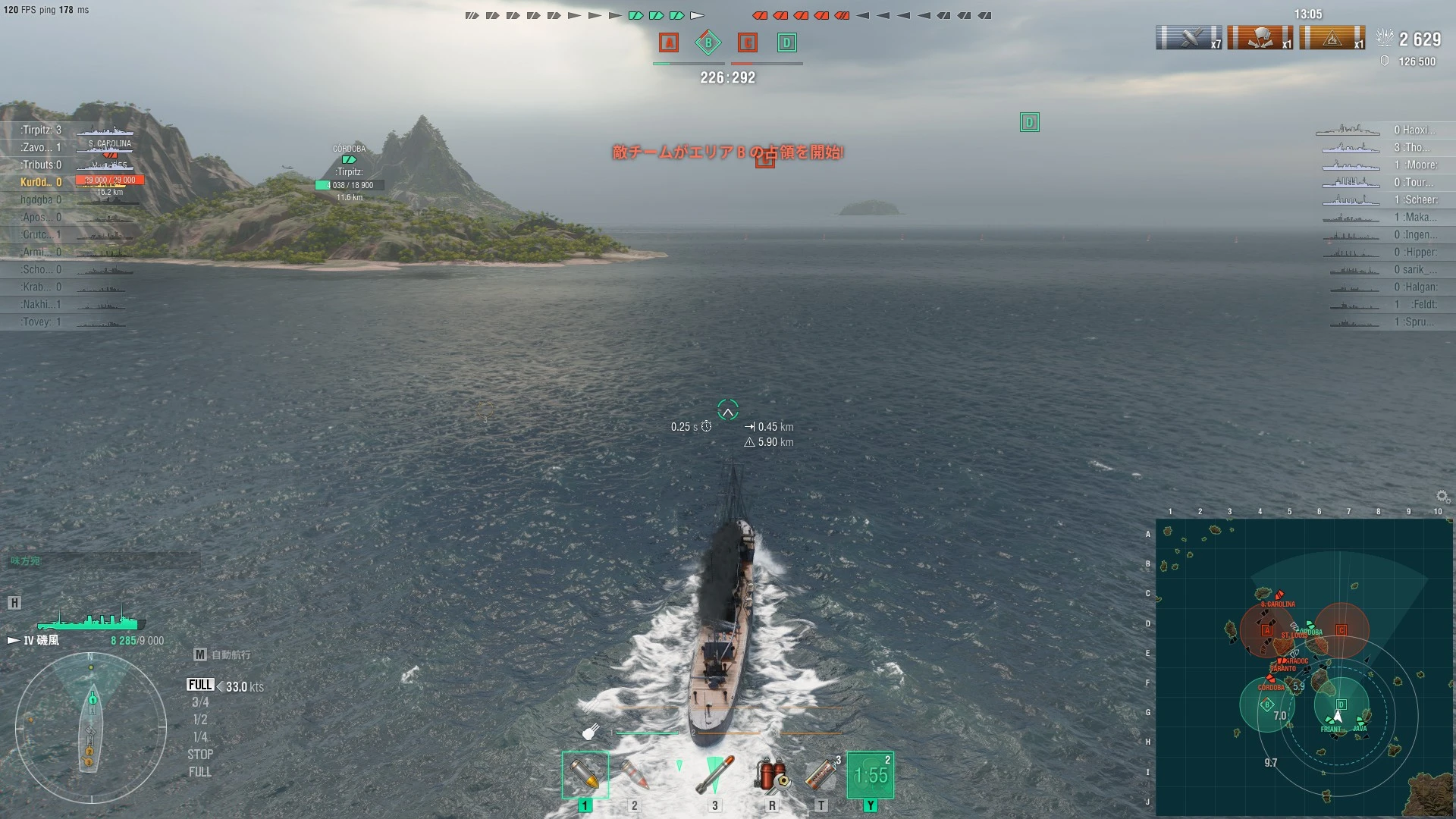Screen dimensions: 1456x819
Task: Select sarik_ enemy row in roster
Action: point(1414,269)
